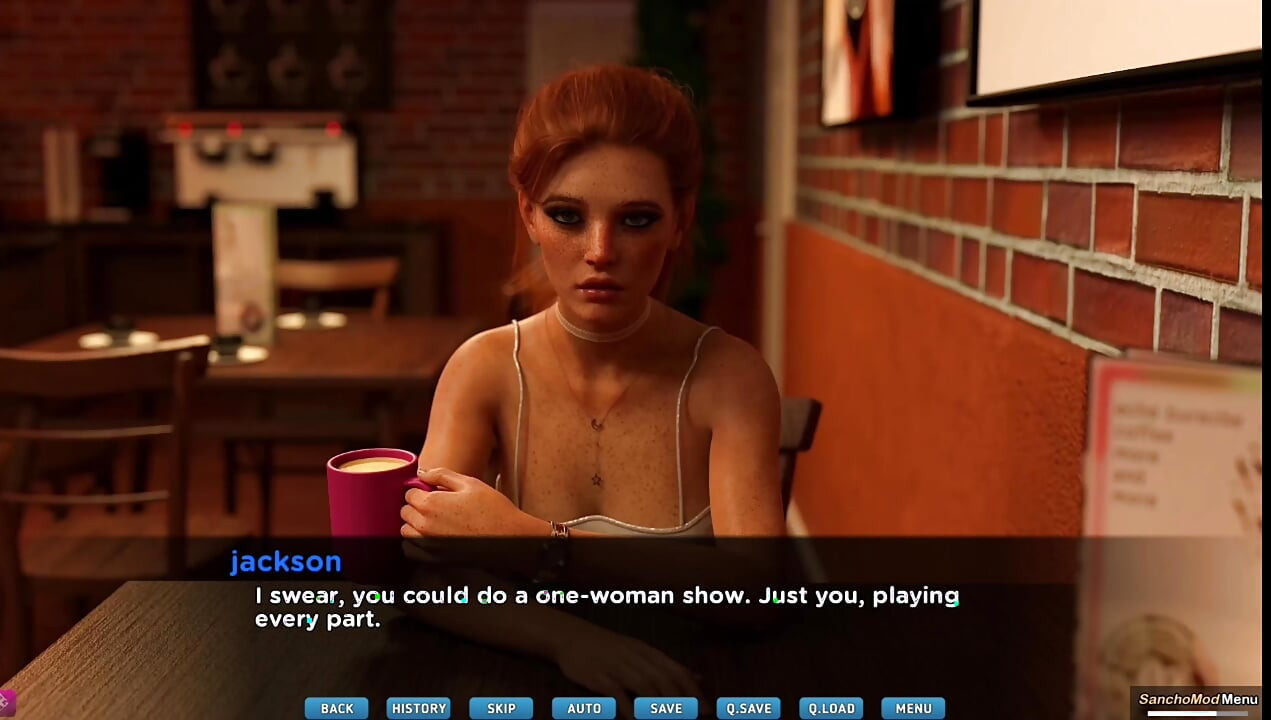Open the SAVE game screen

[x=666, y=708]
